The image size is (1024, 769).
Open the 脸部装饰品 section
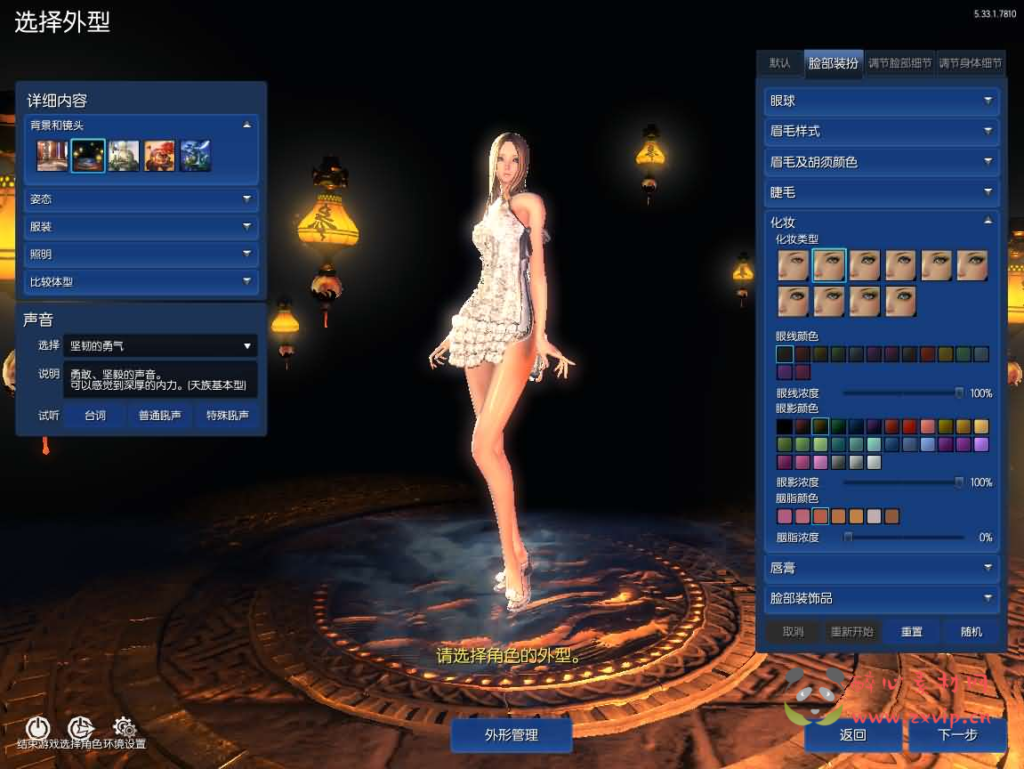pos(880,598)
